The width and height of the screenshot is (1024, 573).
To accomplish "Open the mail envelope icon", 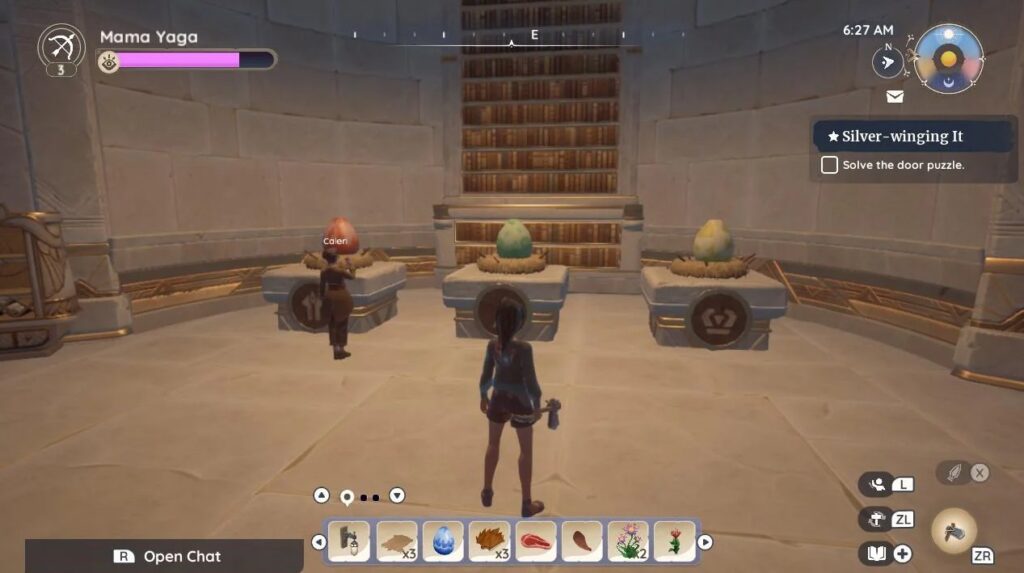I will 895,97.
